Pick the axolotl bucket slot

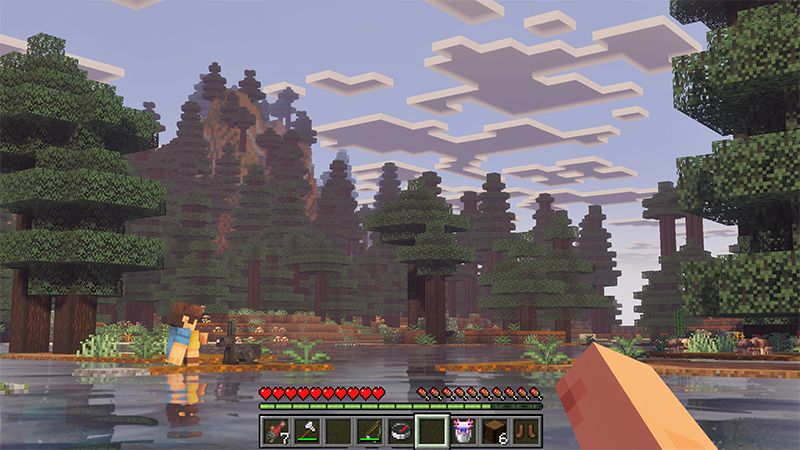tap(463, 431)
